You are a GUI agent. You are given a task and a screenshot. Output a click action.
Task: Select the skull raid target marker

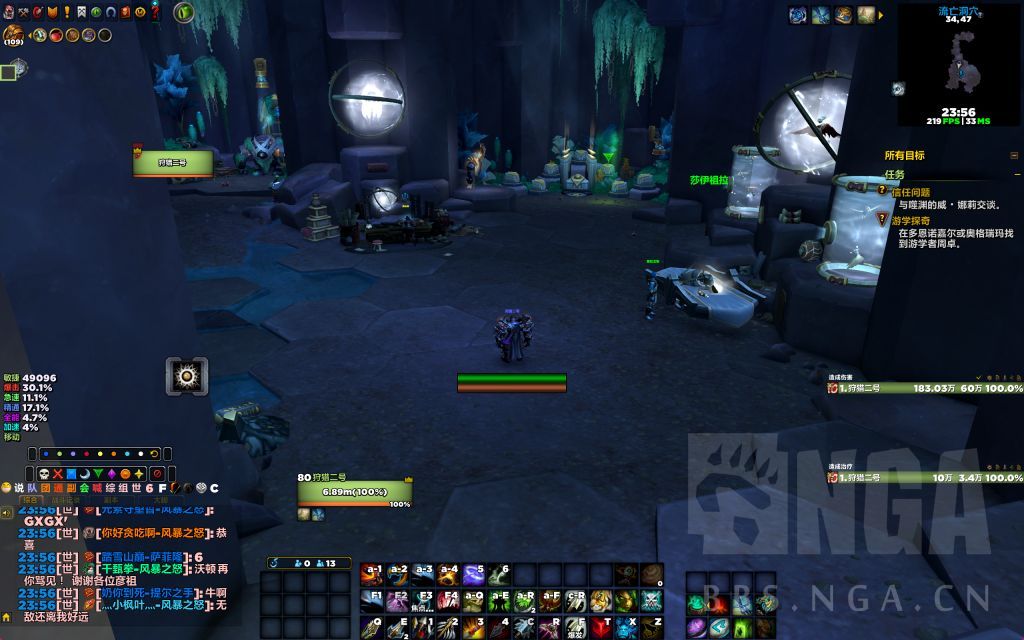44,473
